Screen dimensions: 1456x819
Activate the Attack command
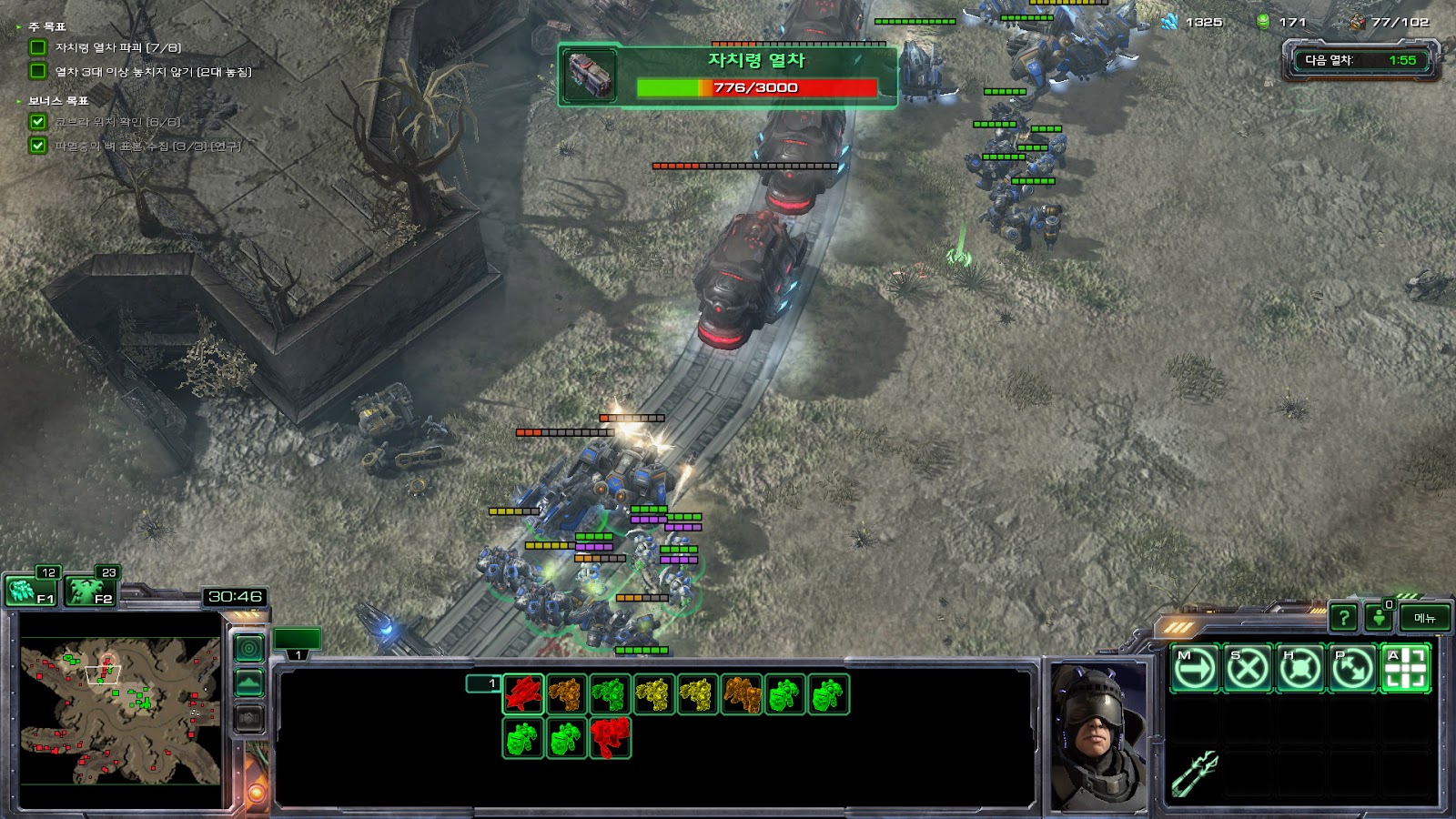click(x=1405, y=669)
